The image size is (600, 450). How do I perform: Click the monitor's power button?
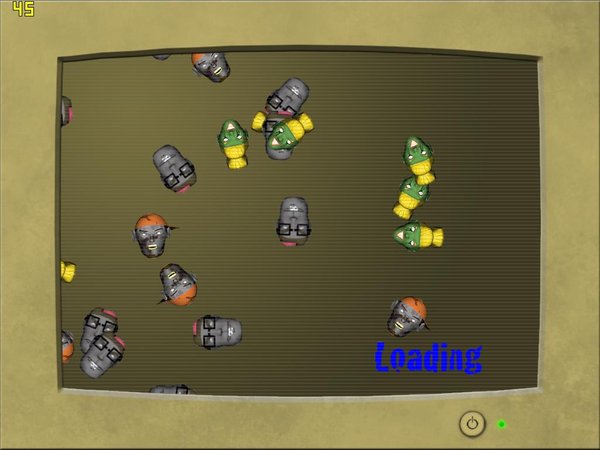pos(472,423)
